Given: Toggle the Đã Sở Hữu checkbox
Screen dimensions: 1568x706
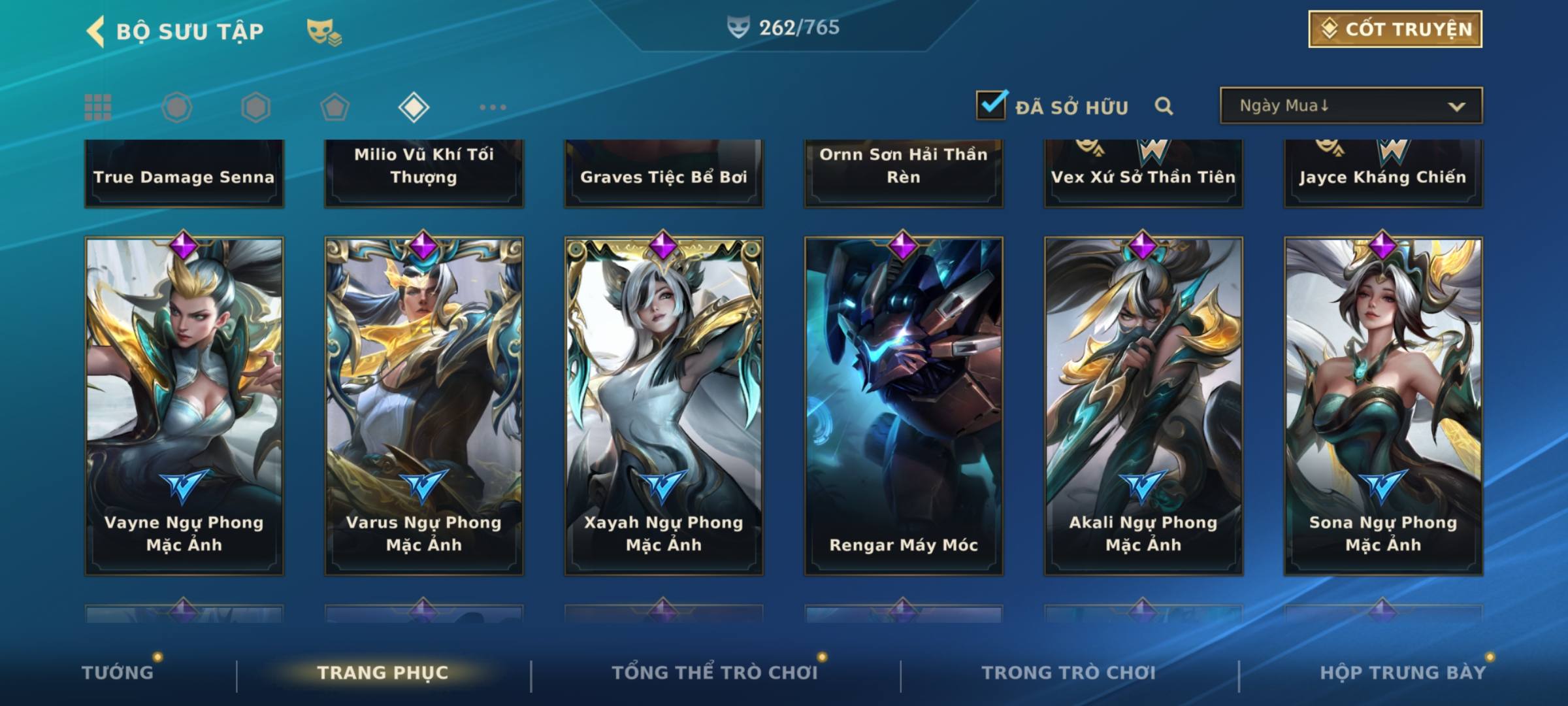Looking at the screenshot, I should pos(991,105).
